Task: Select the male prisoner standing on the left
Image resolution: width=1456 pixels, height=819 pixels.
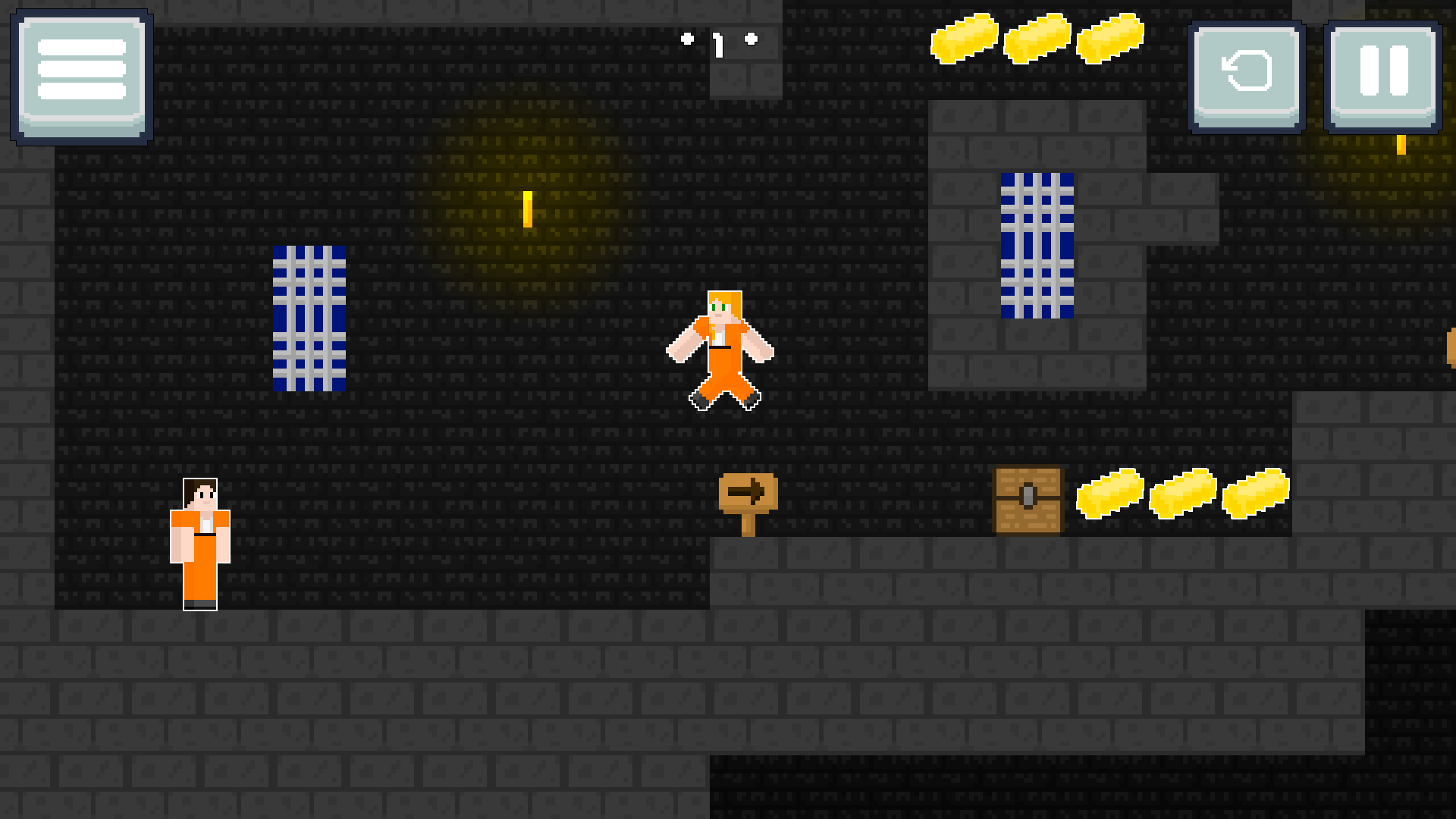Action: 199,542
